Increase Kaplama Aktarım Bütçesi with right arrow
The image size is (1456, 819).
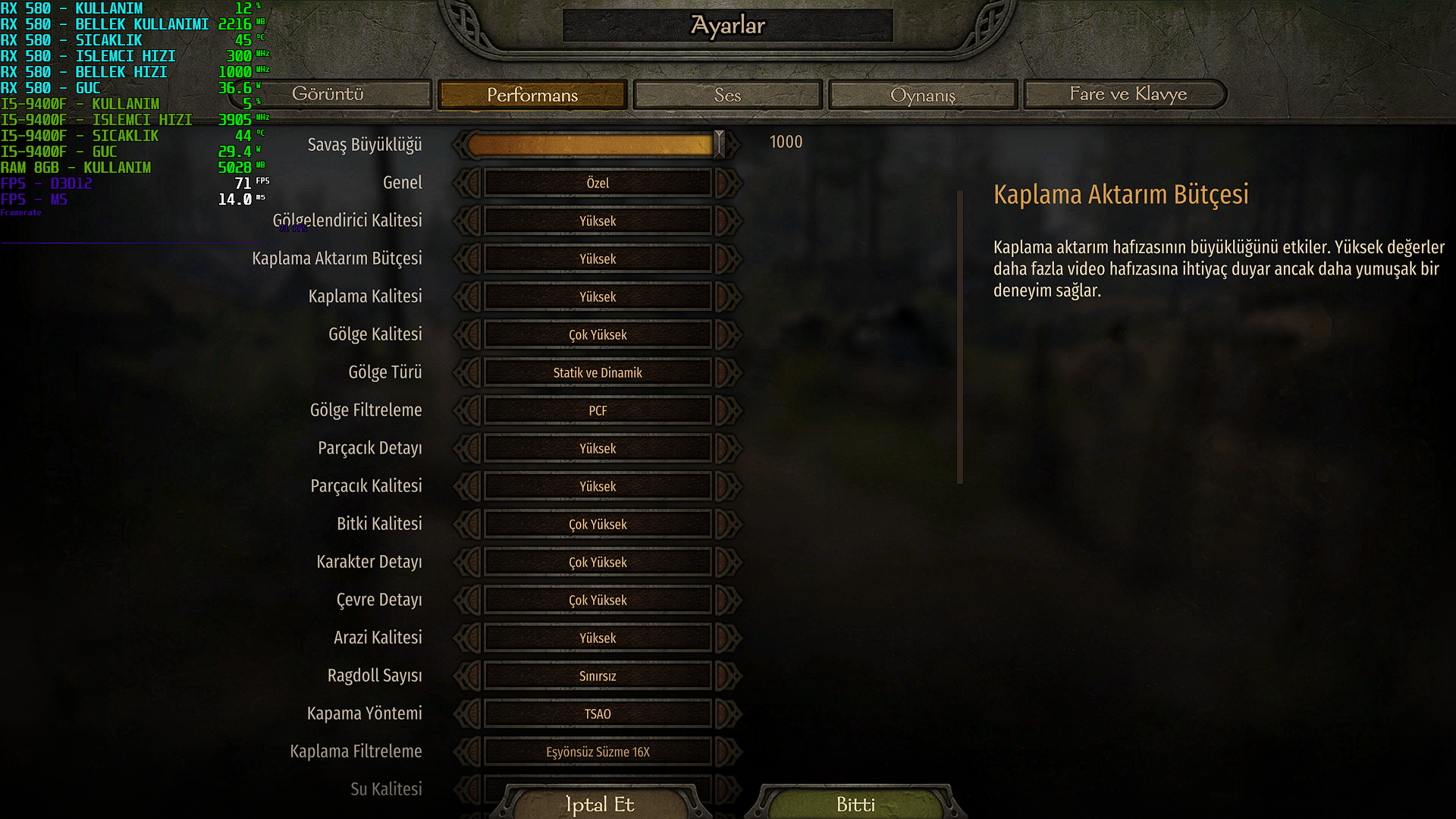726,259
